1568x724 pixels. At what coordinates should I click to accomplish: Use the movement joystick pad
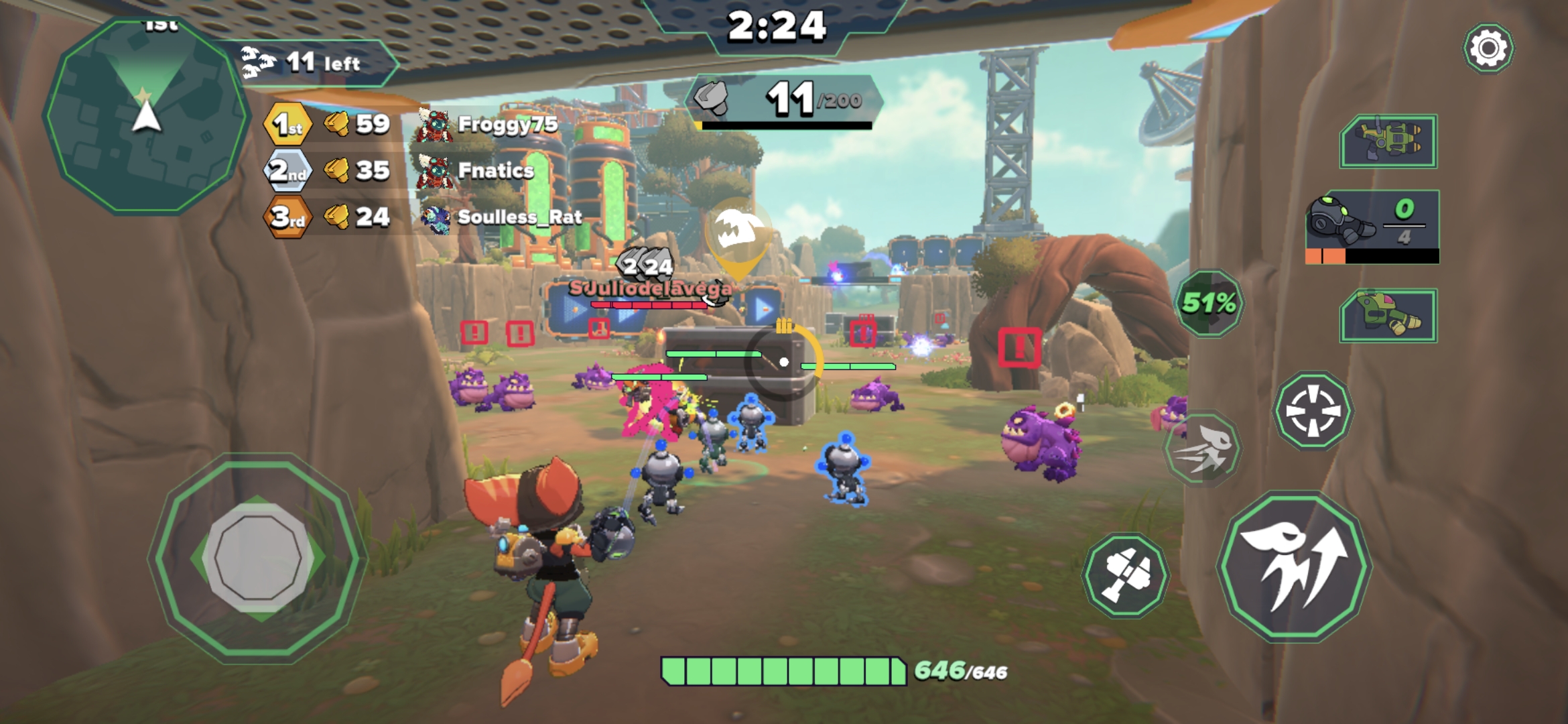click(x=258, y=558)
